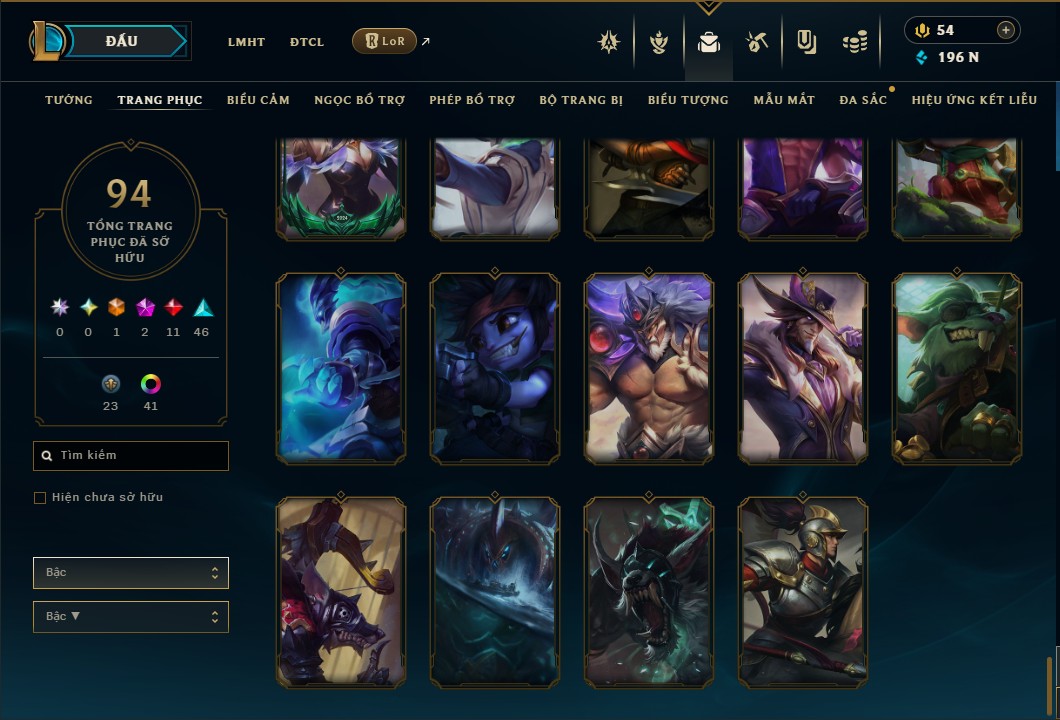Screen dimensions: 1060x720
Task: Open the BỘ TRANG BỊ tab
Action: pyautogui.click(x=581, y=100)
